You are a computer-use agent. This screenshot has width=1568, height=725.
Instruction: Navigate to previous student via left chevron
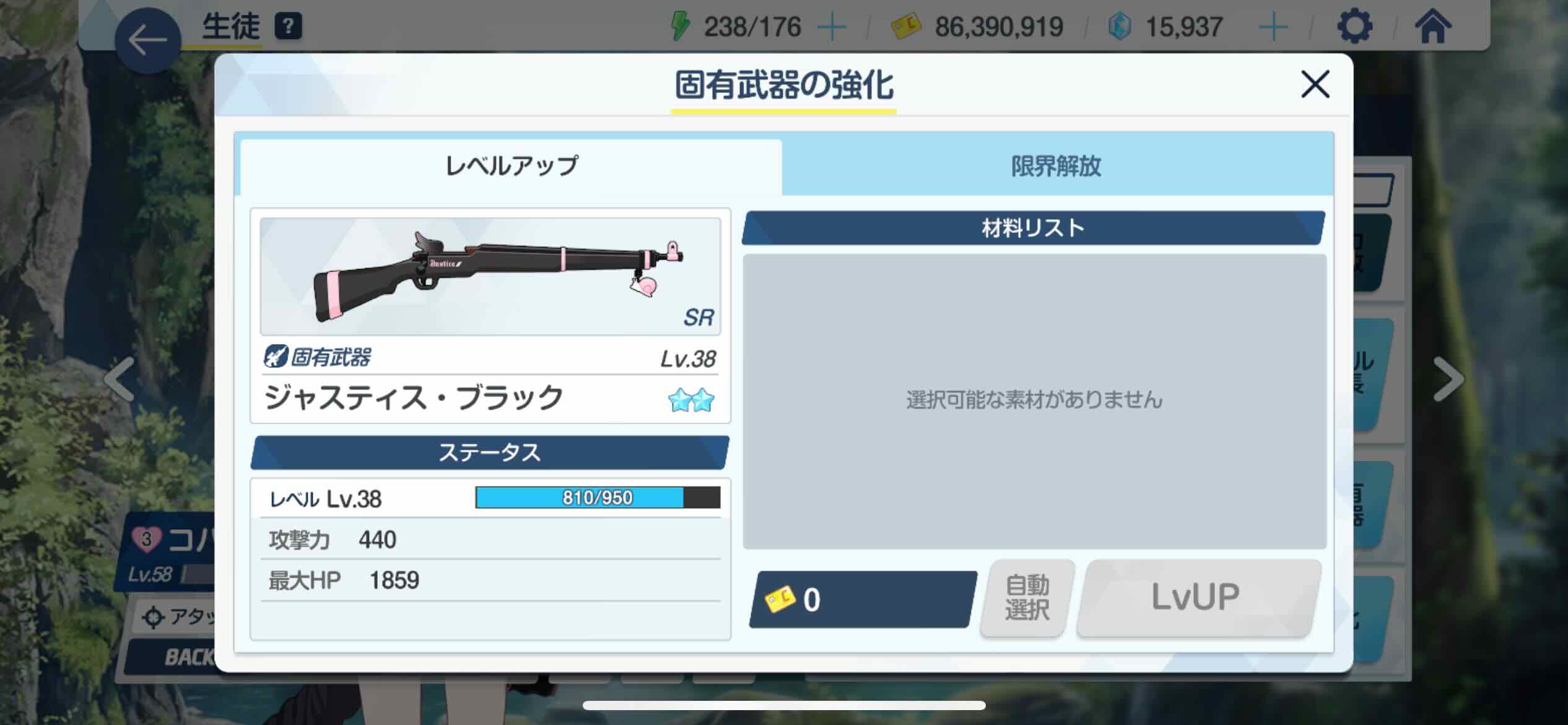point(120,381)
